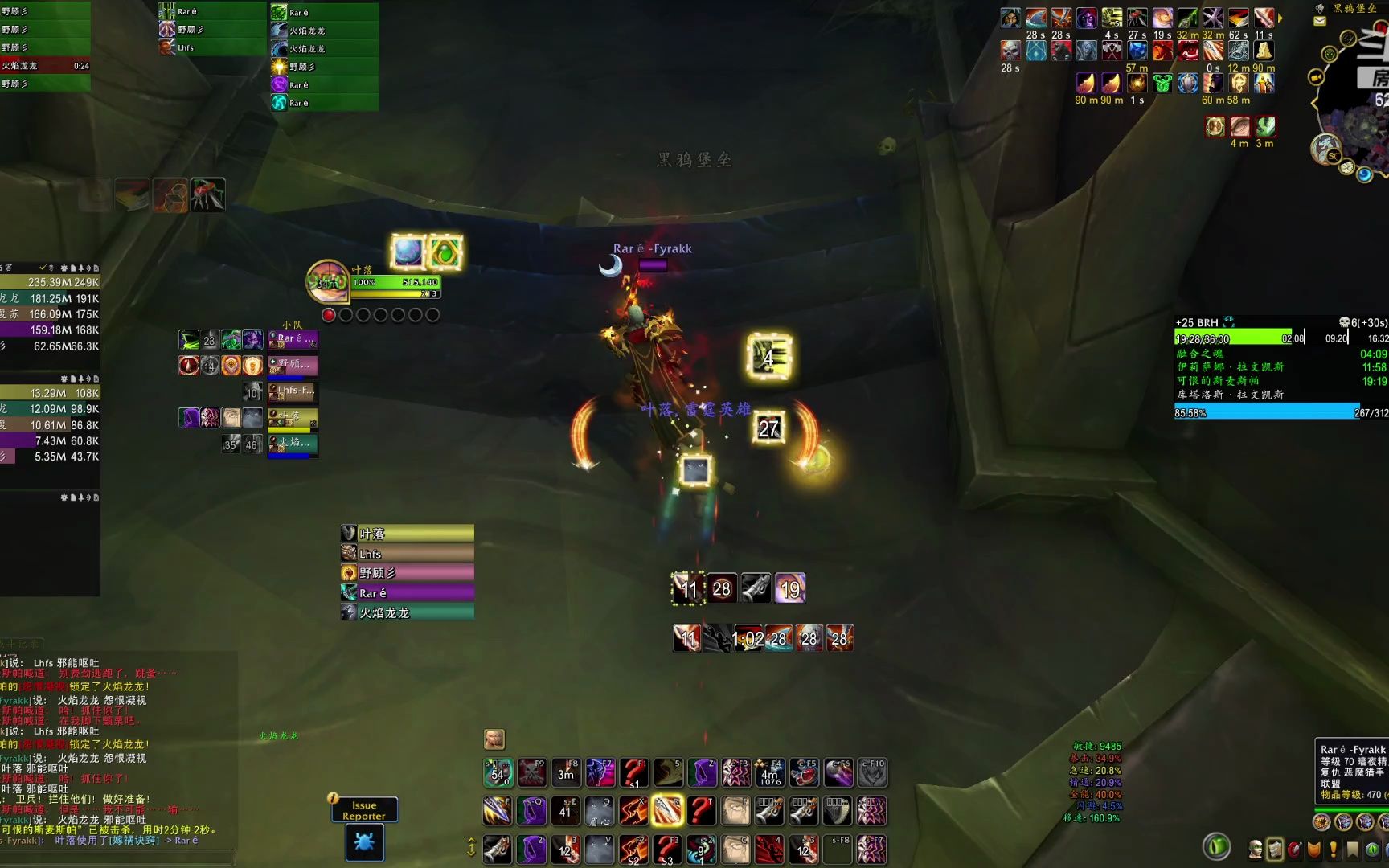Click the green eye orb button

1217,846
